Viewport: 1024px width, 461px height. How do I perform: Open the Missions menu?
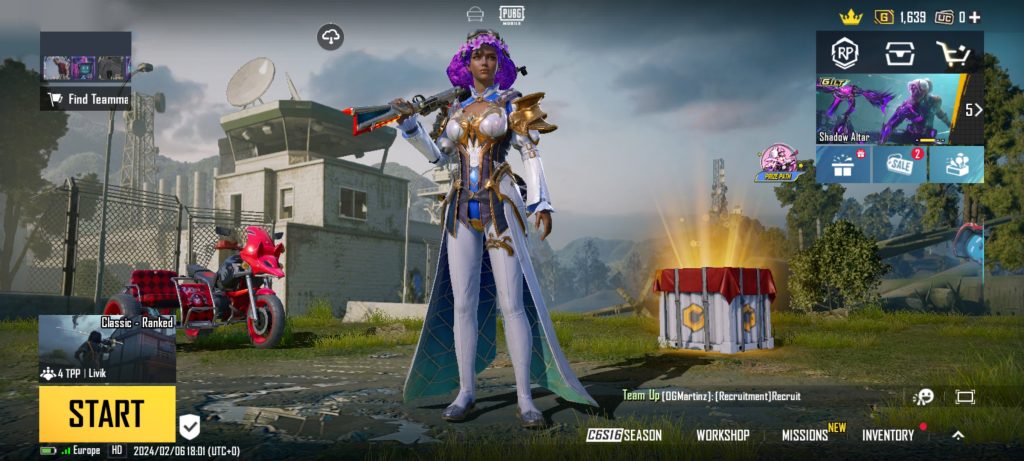pyautogui.click(x=806, y=435)
